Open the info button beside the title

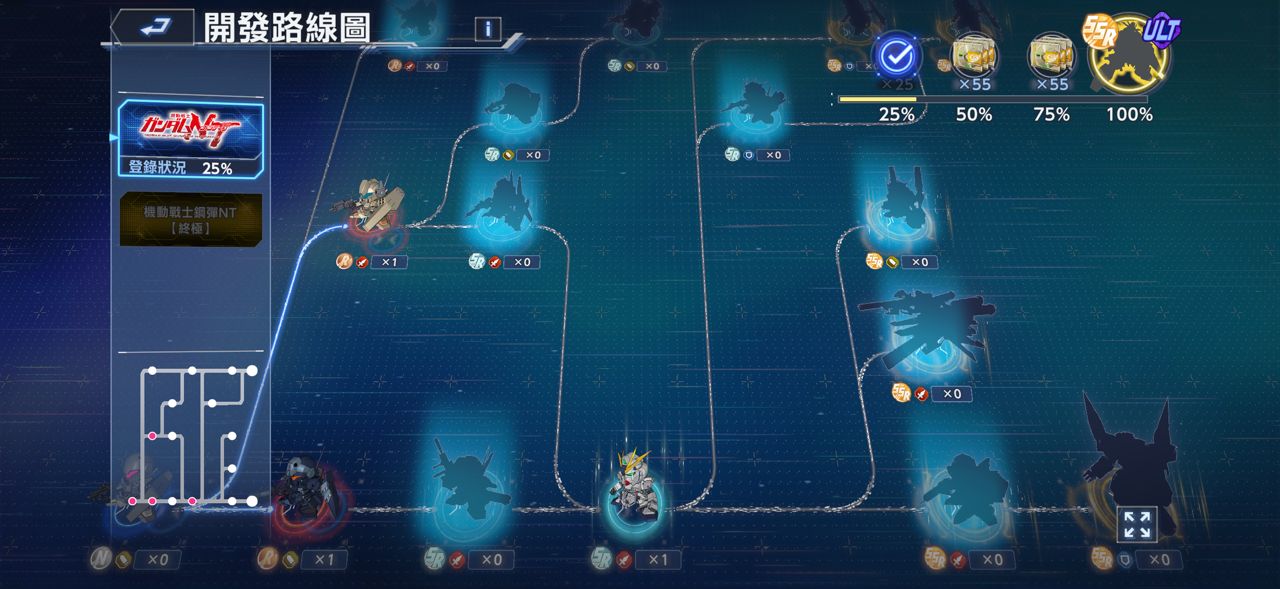pyautogui.click(x=487, y=29)
